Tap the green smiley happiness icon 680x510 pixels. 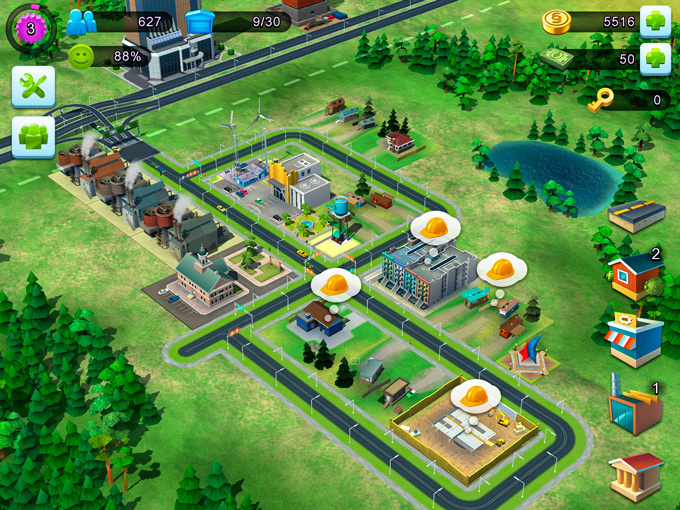pyautogui.click(x=82, y=56)
